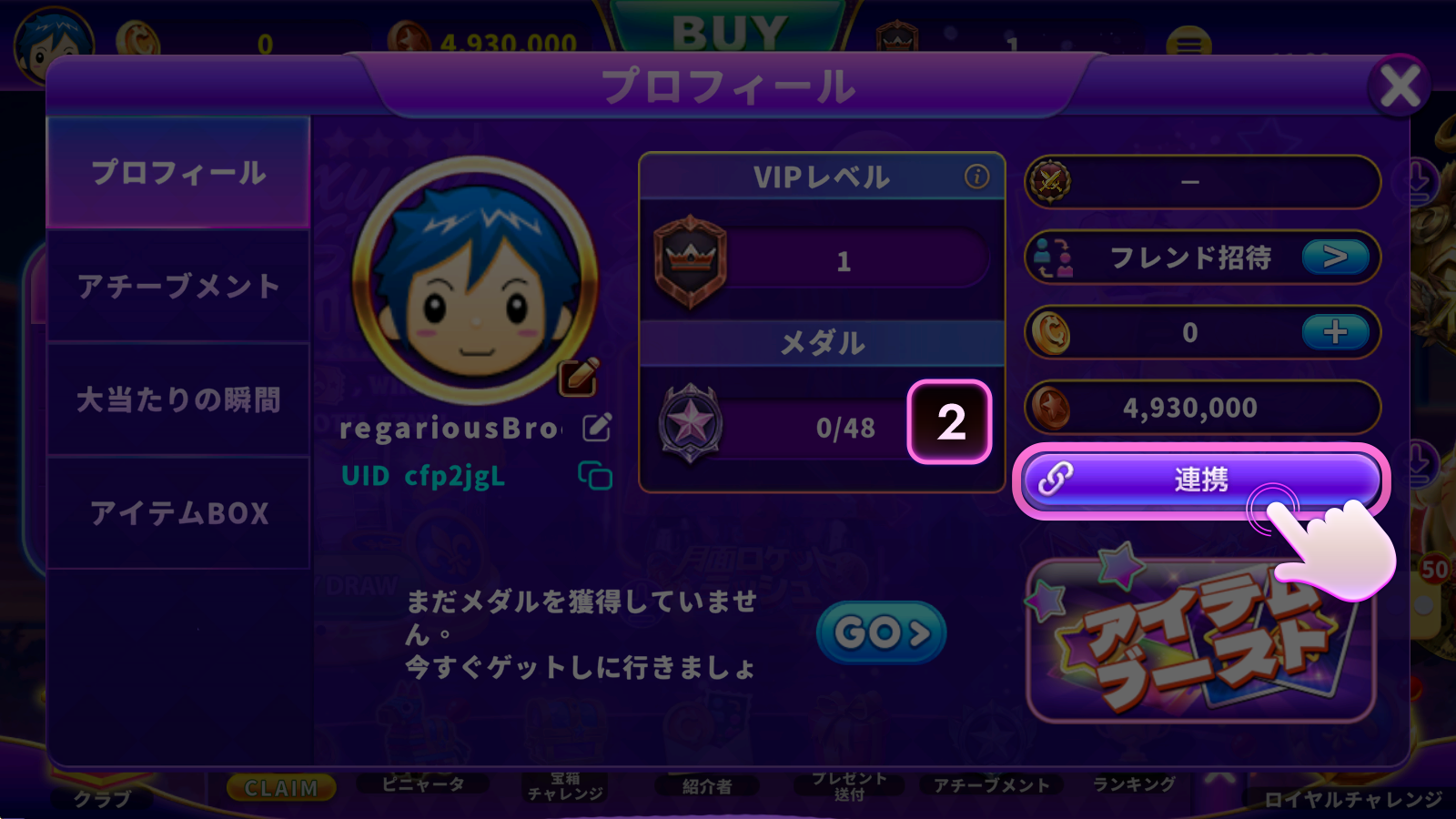Click the GO button for medals
This screenshot has height=819, width=1456.
(881, 632)
